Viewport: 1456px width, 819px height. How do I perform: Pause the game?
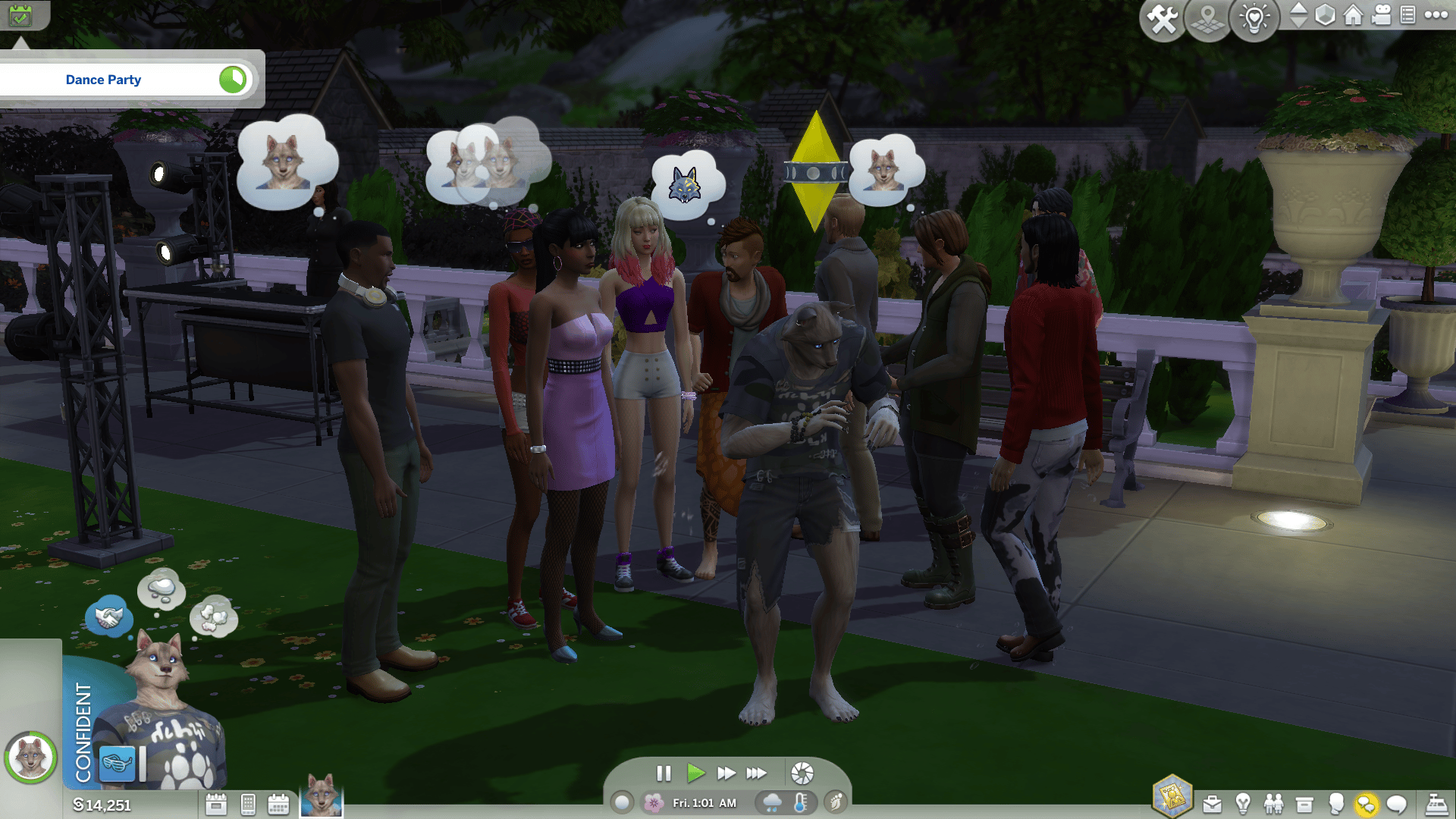pos(664,773)
